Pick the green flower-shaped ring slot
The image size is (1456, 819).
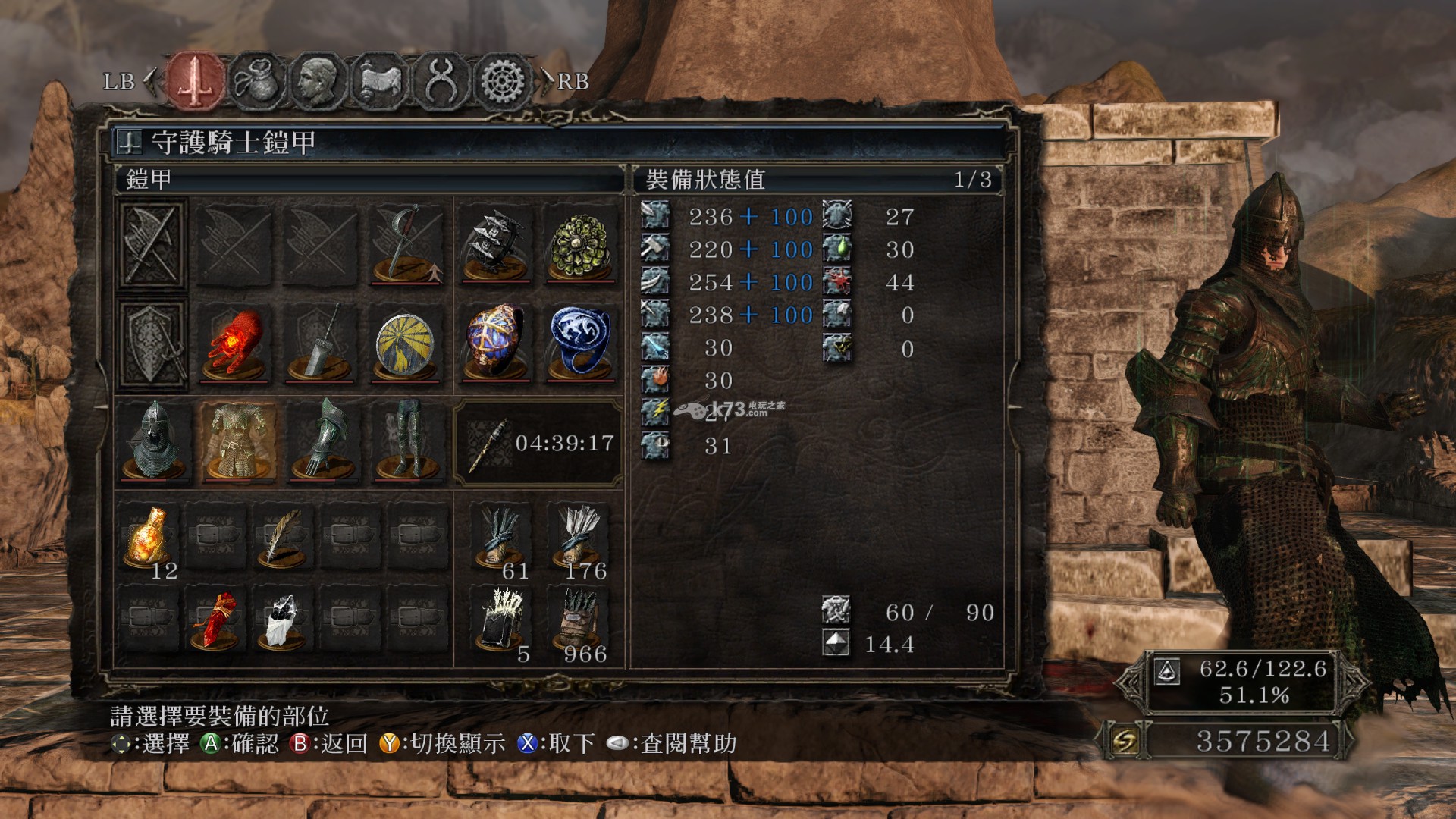[581, 245]
